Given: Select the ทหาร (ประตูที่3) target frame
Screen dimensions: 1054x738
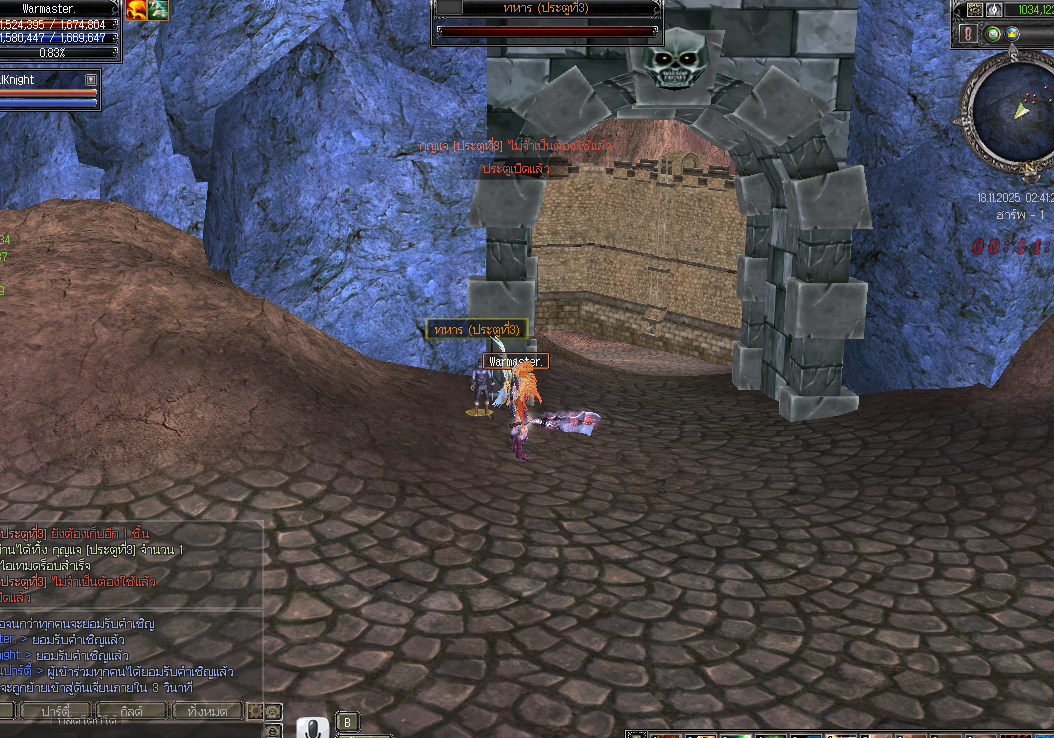Looking at the screenshot, I should [x=546, y=21].
